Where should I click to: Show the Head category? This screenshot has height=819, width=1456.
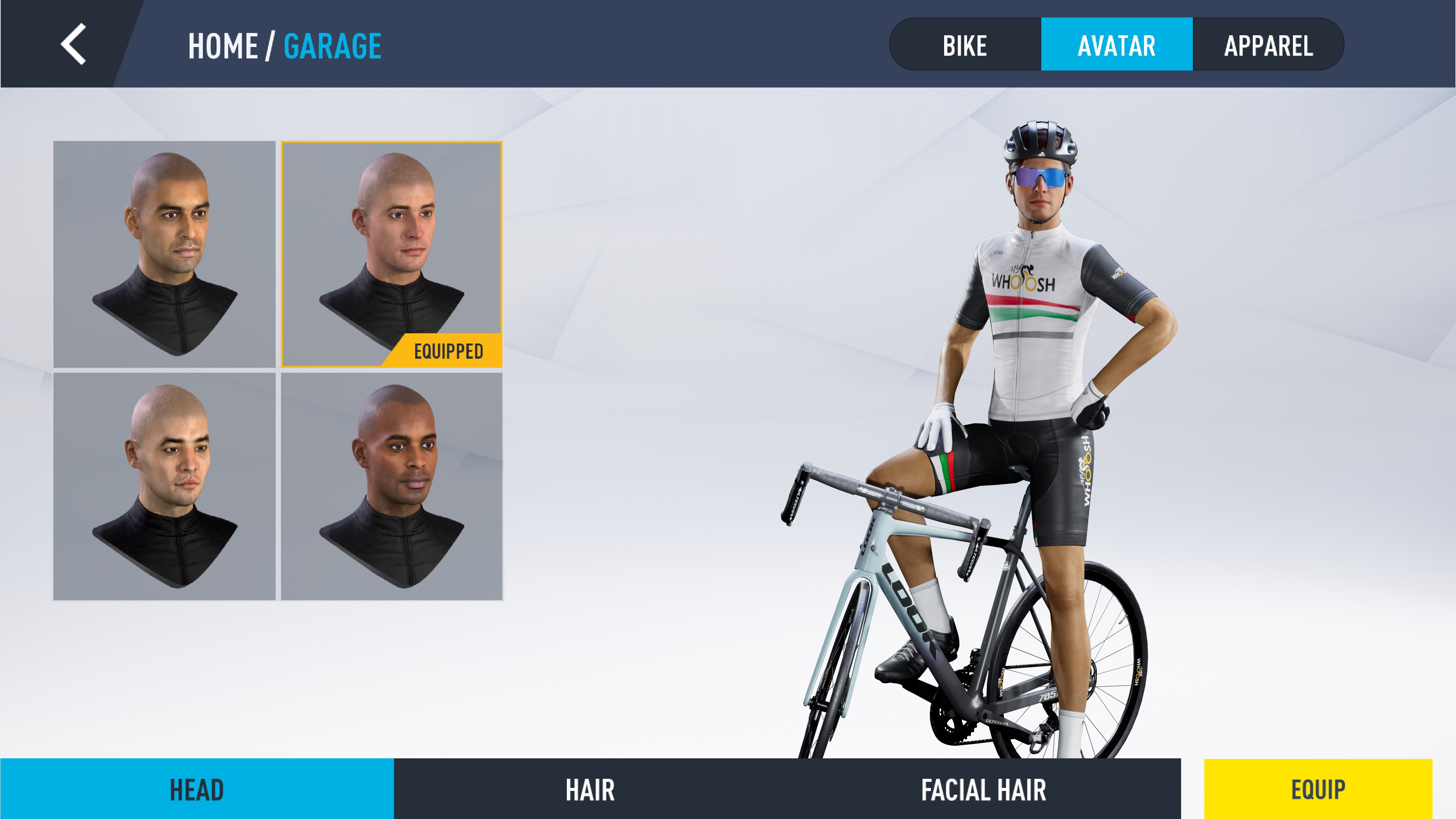[197, 789]
